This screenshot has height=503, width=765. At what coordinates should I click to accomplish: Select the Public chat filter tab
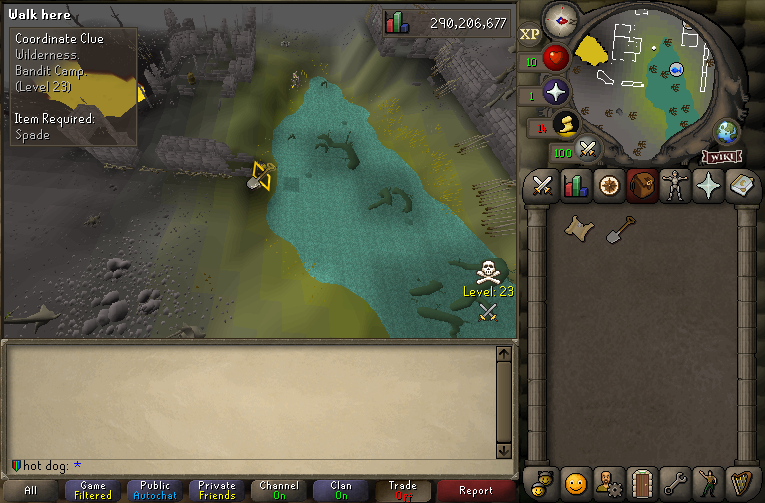click(155, 490)
